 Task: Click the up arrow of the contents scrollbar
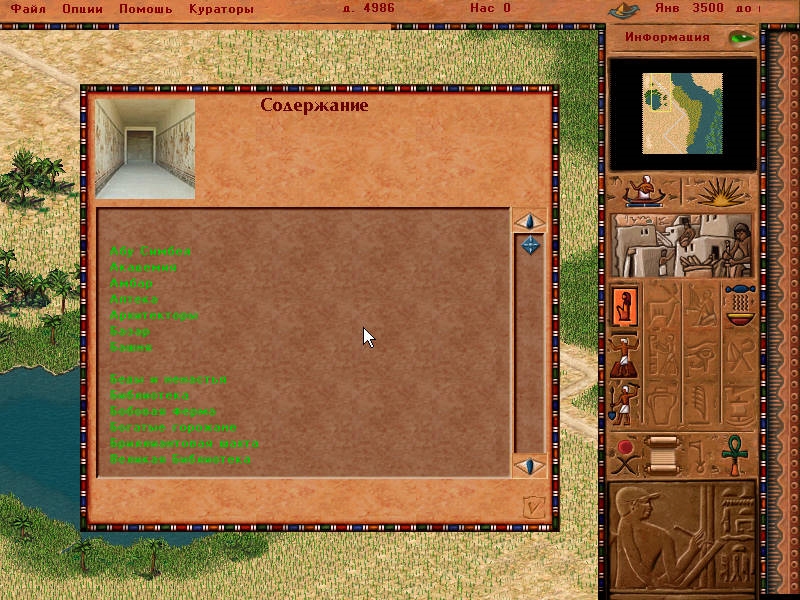tap(529, 221)
